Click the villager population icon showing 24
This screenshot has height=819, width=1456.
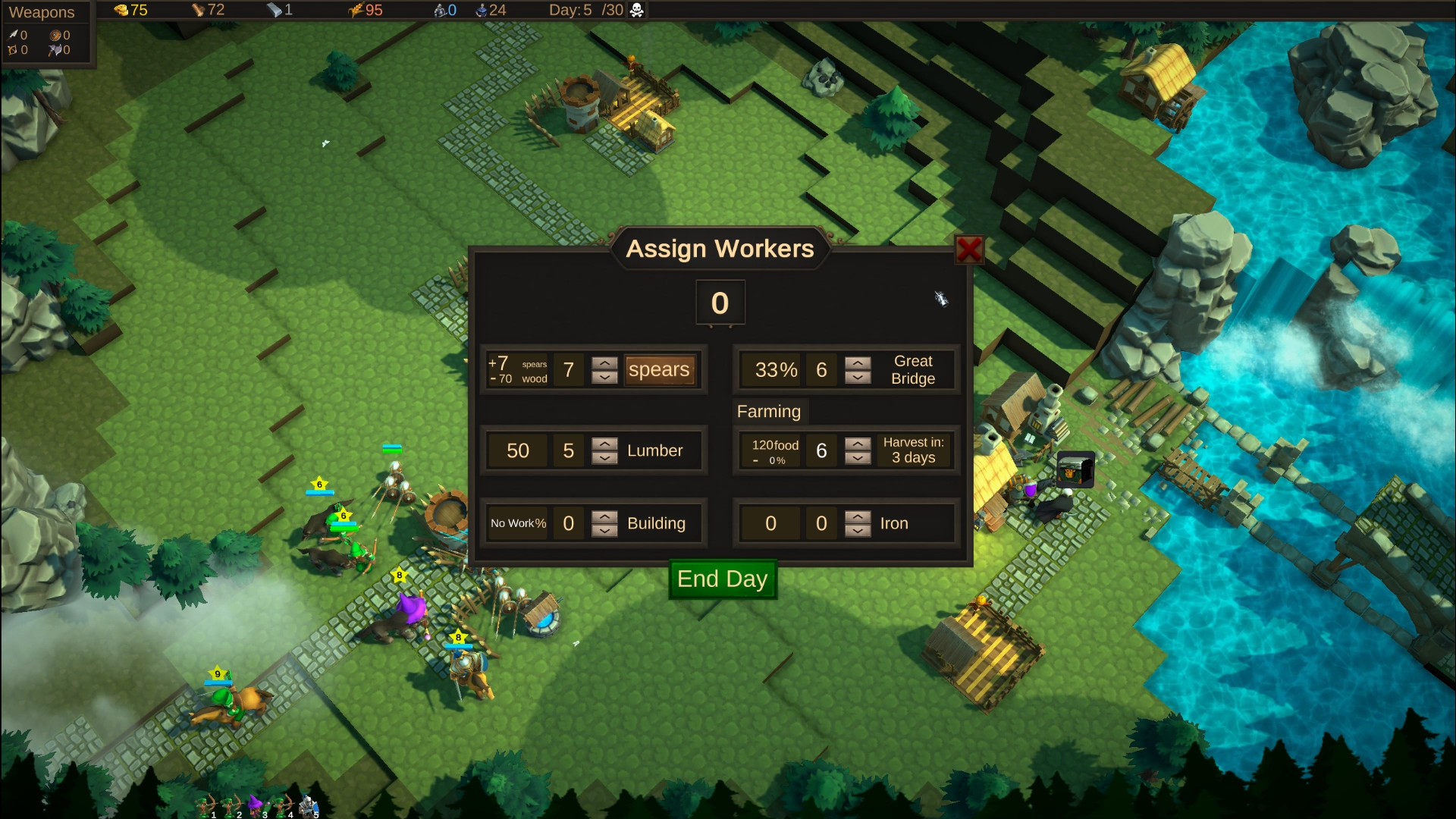[480, 11]
